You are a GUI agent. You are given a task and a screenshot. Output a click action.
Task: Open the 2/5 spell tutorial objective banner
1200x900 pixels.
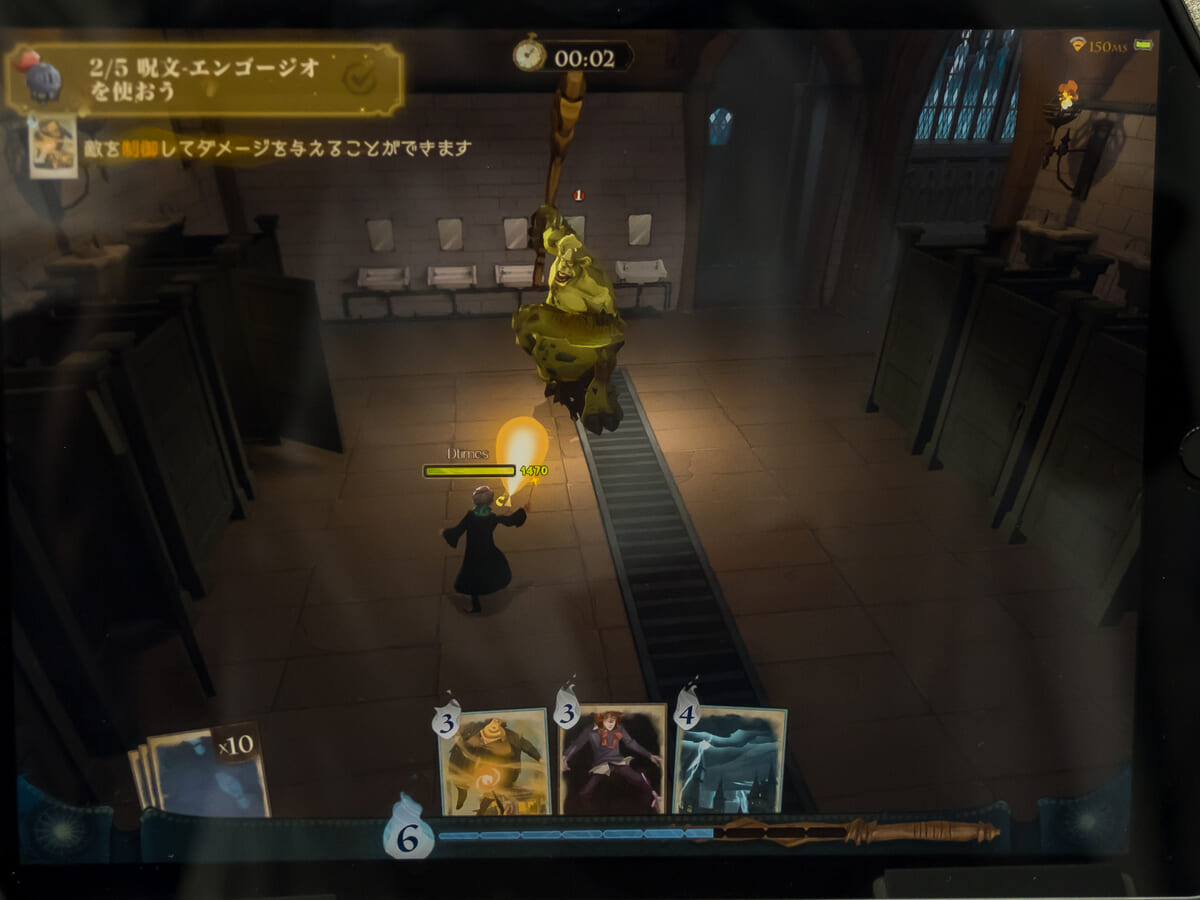(x=205, y=79)
